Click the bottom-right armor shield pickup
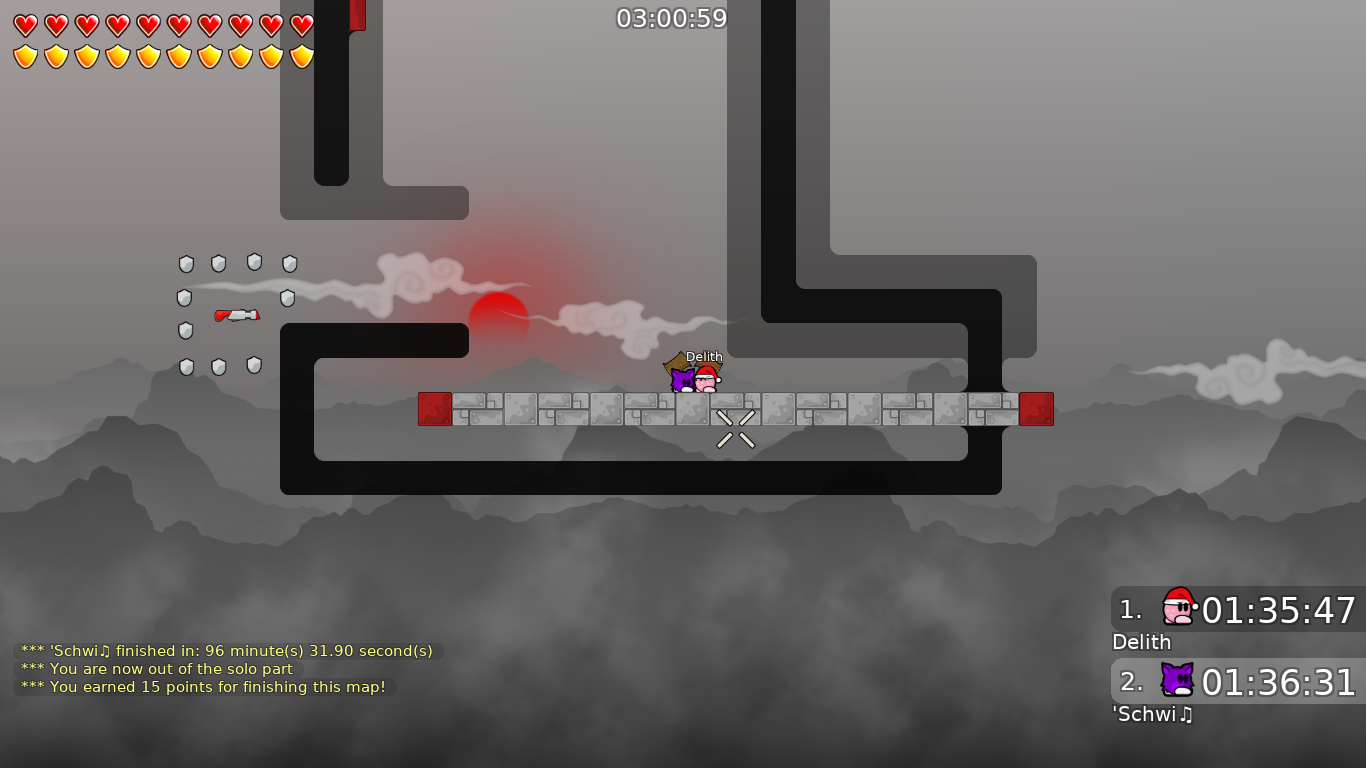The image size is (1366, 768). click(253, 366)
